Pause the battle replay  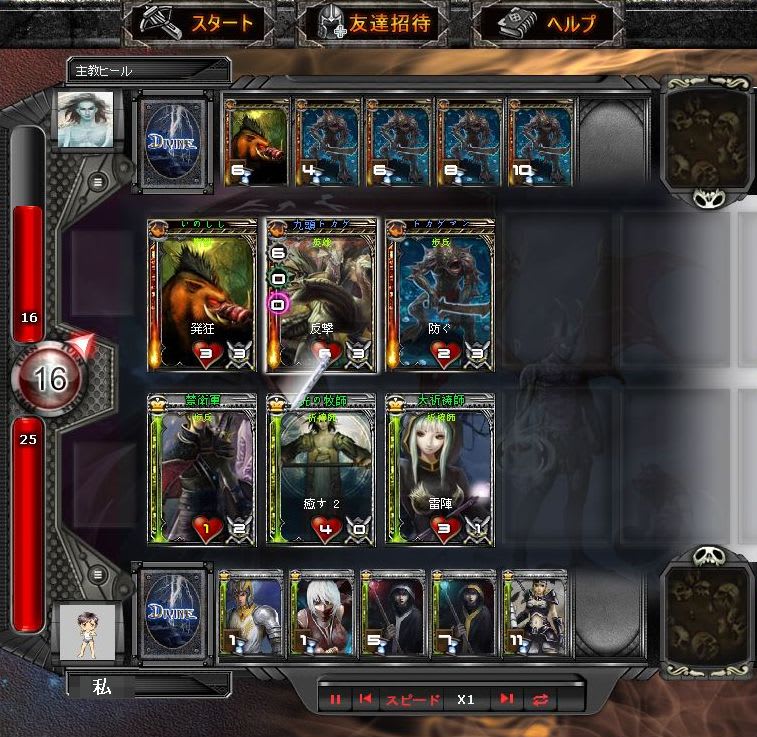(x=335, y=700)
